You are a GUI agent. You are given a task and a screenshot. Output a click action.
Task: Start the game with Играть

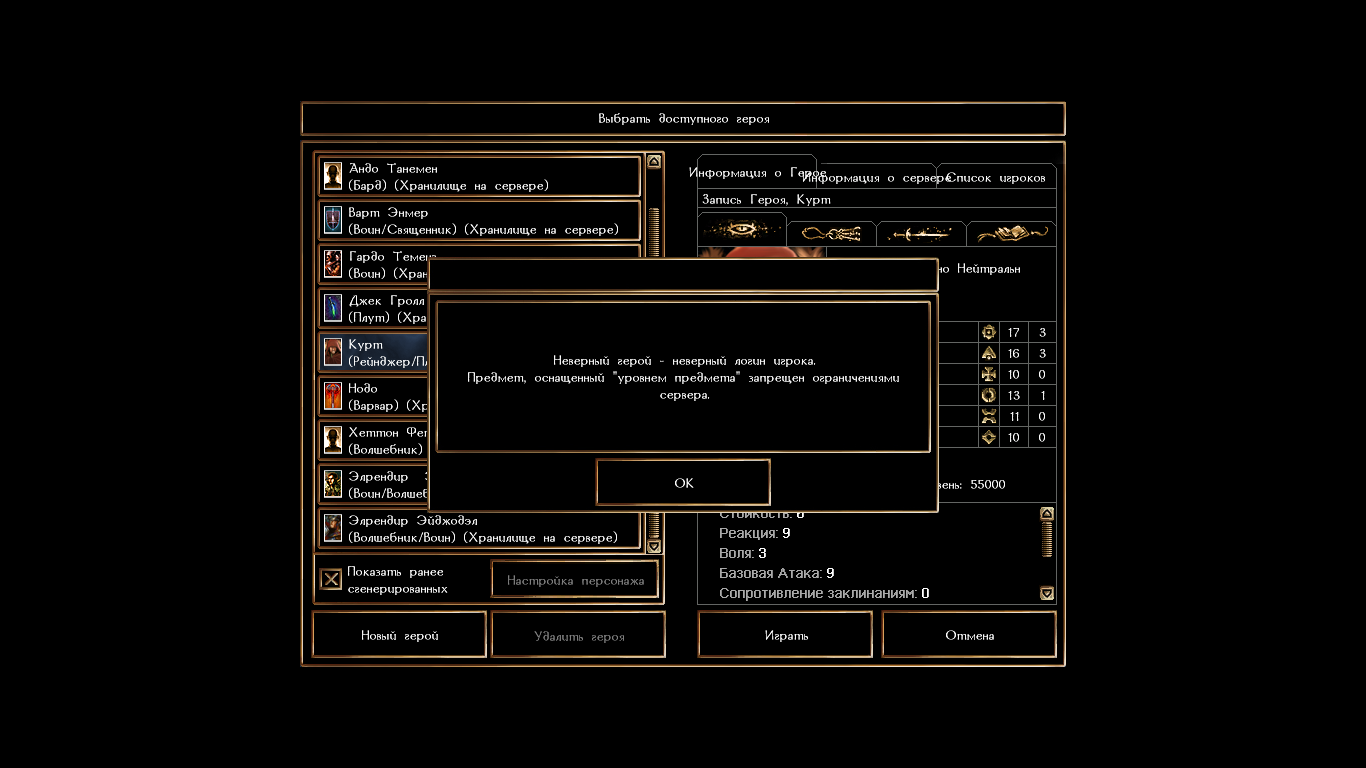coord(785,635)
